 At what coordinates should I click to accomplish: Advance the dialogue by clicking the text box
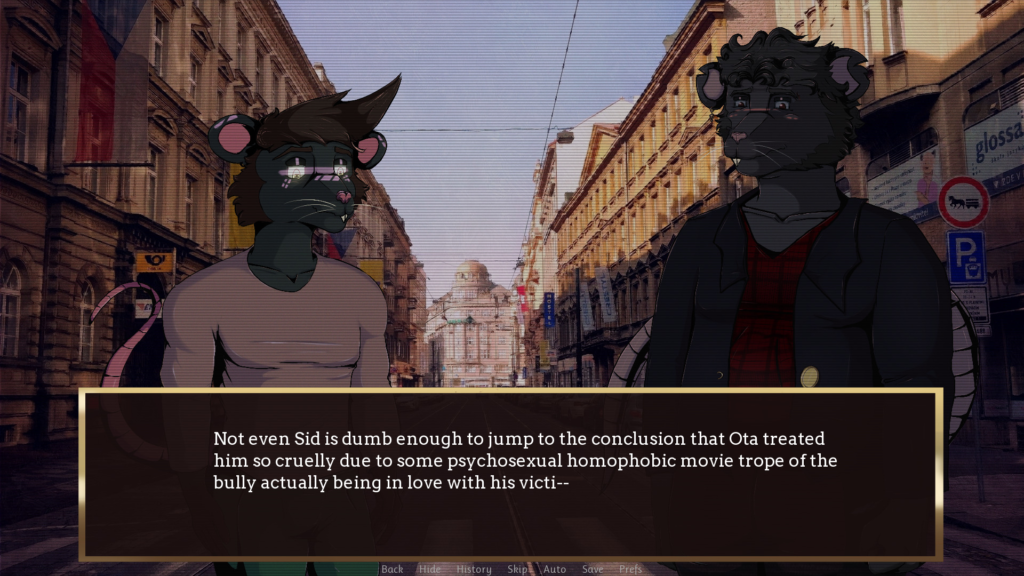click(x=510, y=475)
